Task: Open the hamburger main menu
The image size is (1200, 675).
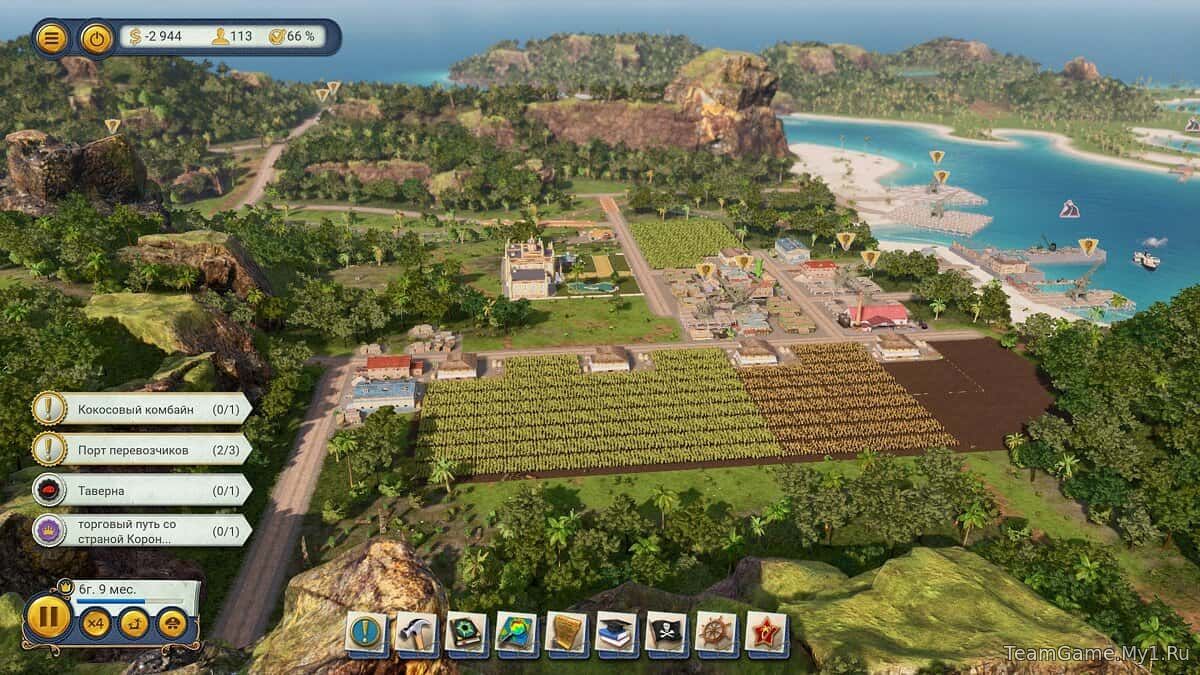Action: click(52, 38)
